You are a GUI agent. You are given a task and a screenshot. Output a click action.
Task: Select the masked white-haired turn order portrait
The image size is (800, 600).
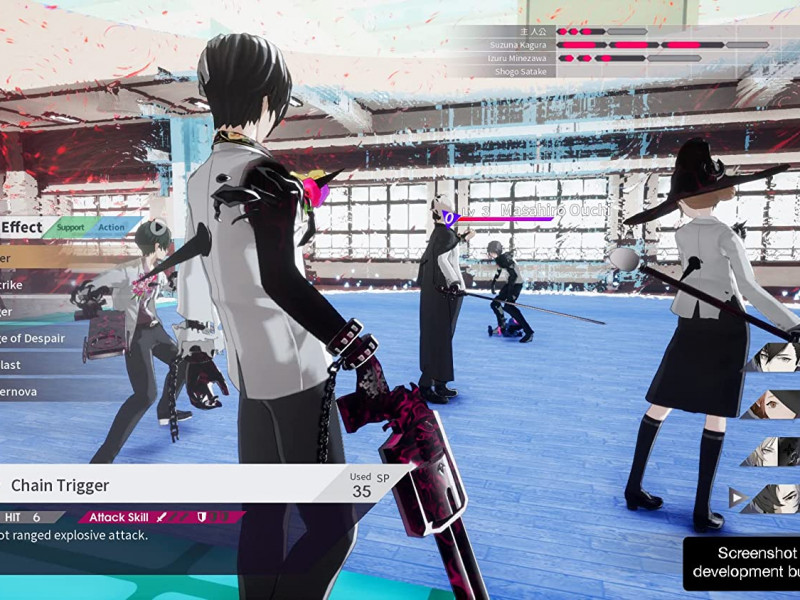click(774, 451)
